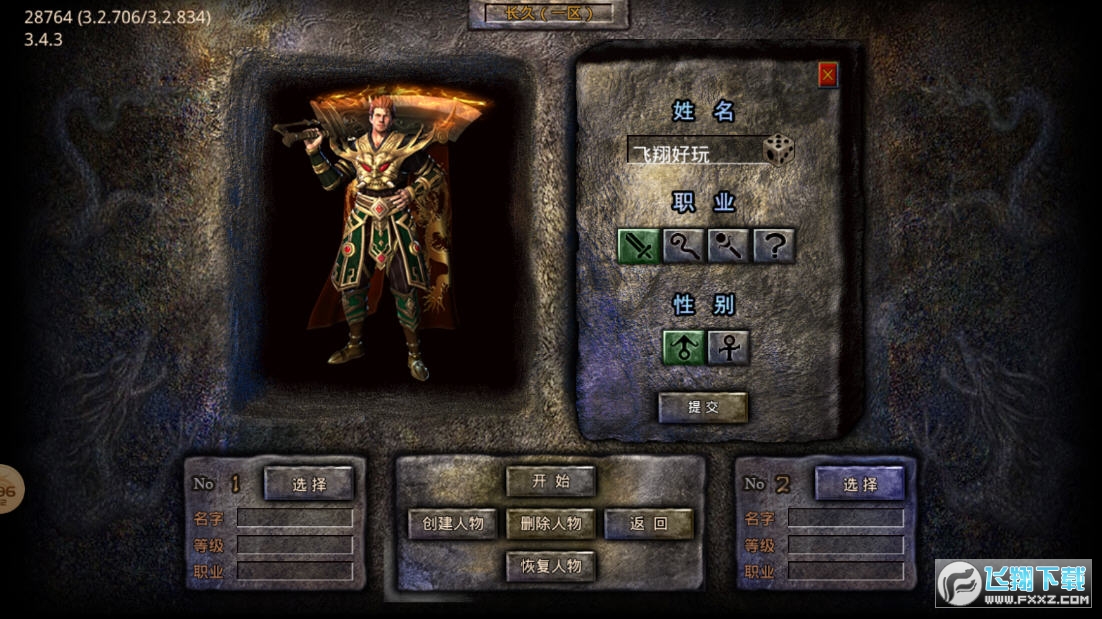Select the warrior sword class icon
The width and height of the screenshot is (1102, 619).
point(637,245)
